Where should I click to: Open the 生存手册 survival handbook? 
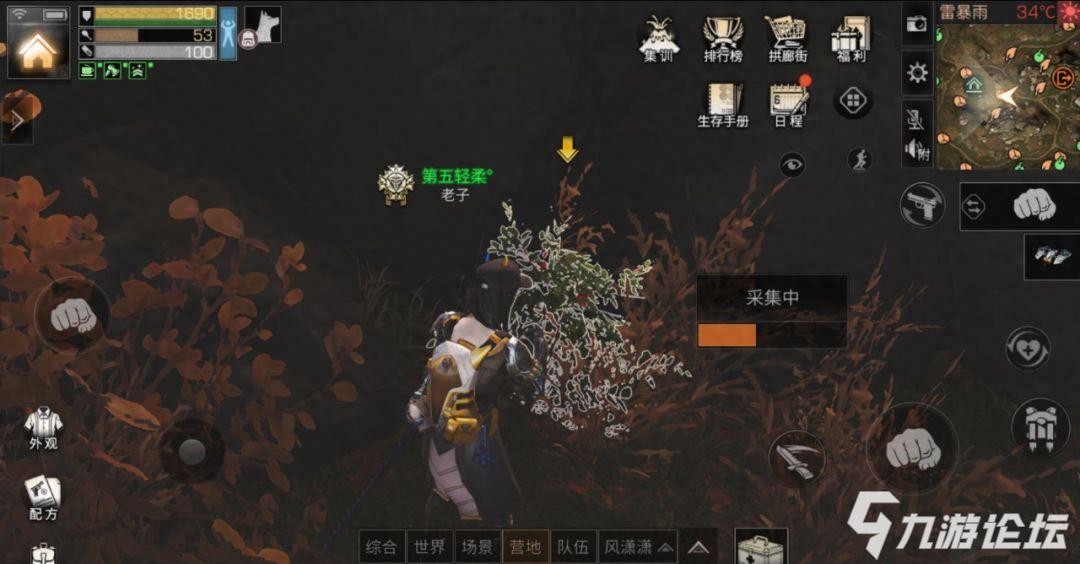click(722, 104)
